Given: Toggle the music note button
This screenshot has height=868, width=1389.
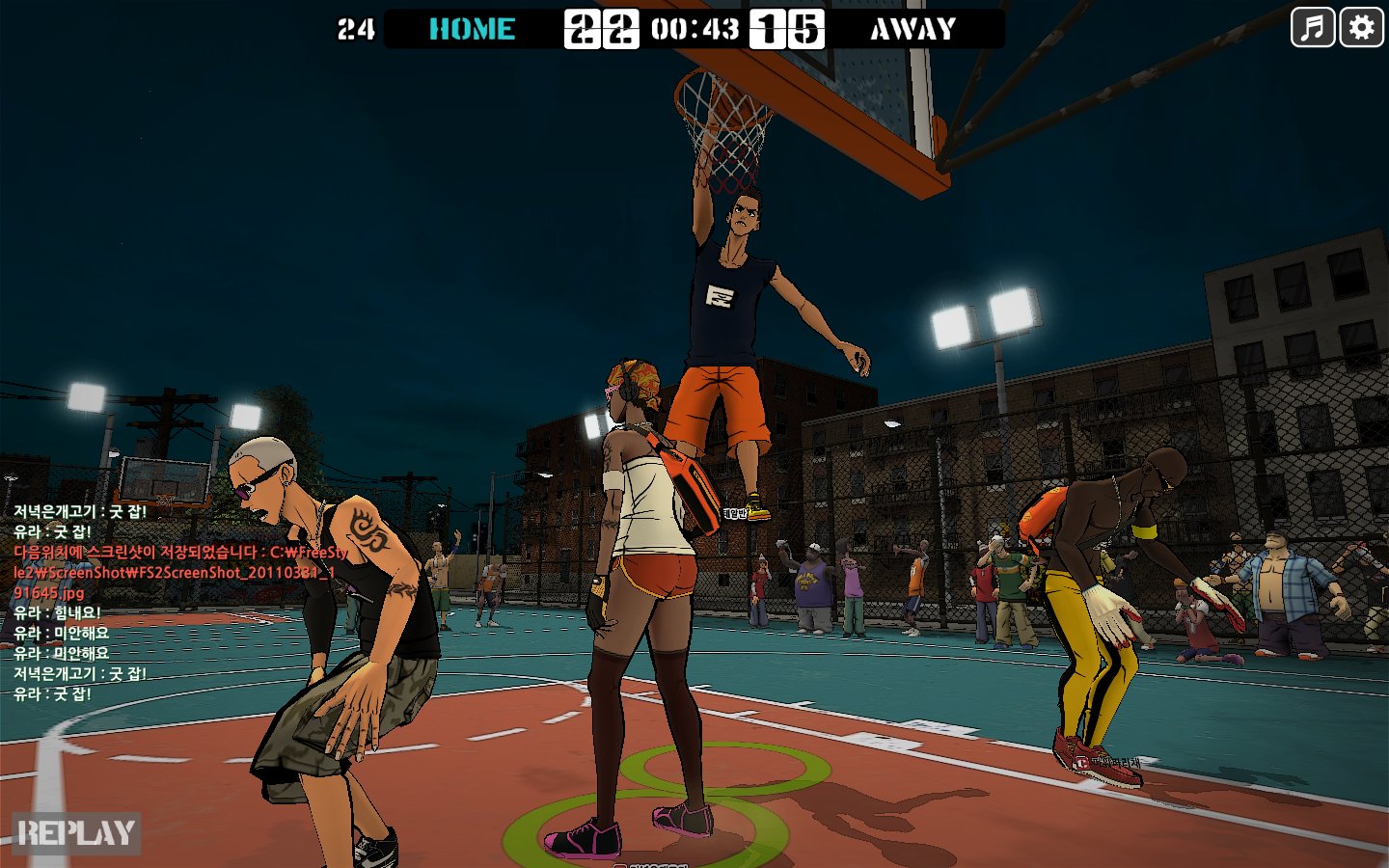Looking at the screenshot, I should pos(1312,27).
